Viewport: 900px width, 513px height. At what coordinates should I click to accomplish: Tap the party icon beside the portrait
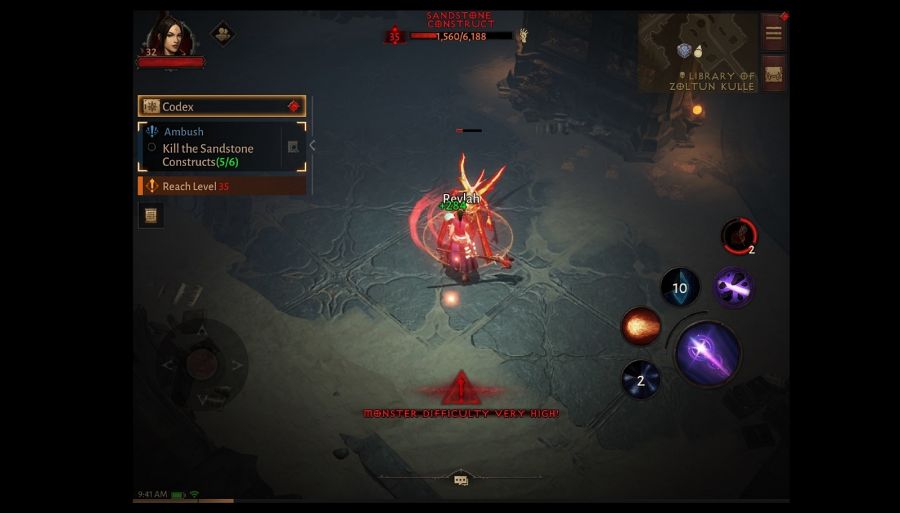click(222, 34)
